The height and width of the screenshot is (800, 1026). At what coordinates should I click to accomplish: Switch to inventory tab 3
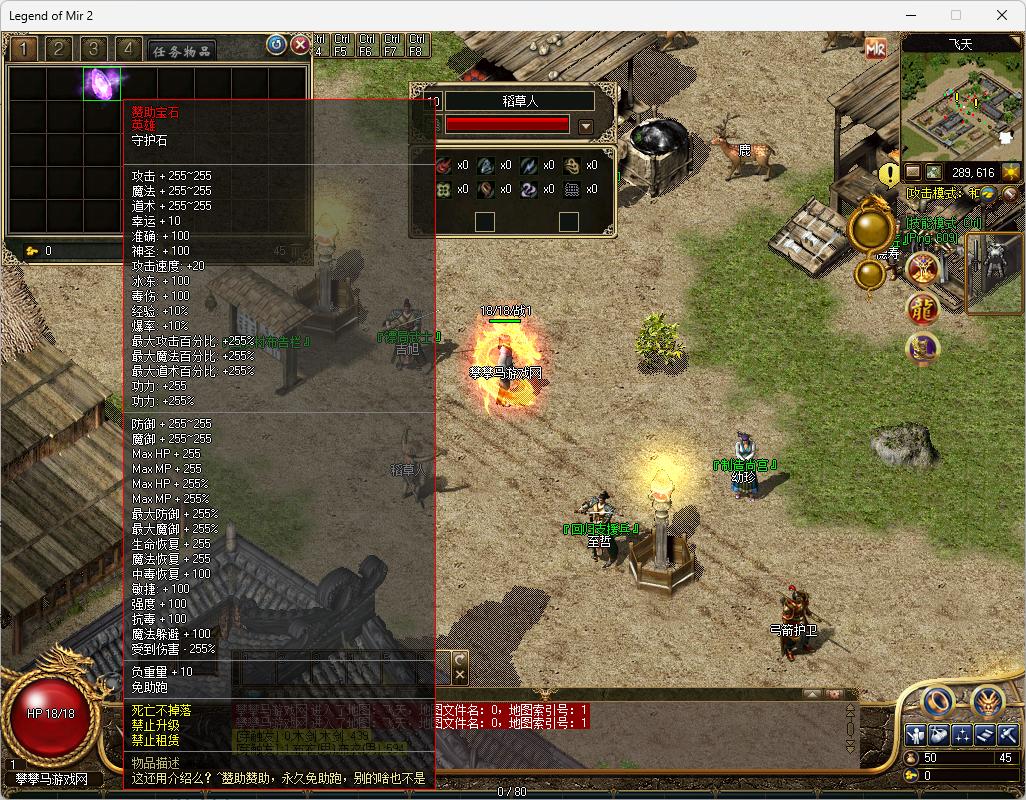pos(94,49)
